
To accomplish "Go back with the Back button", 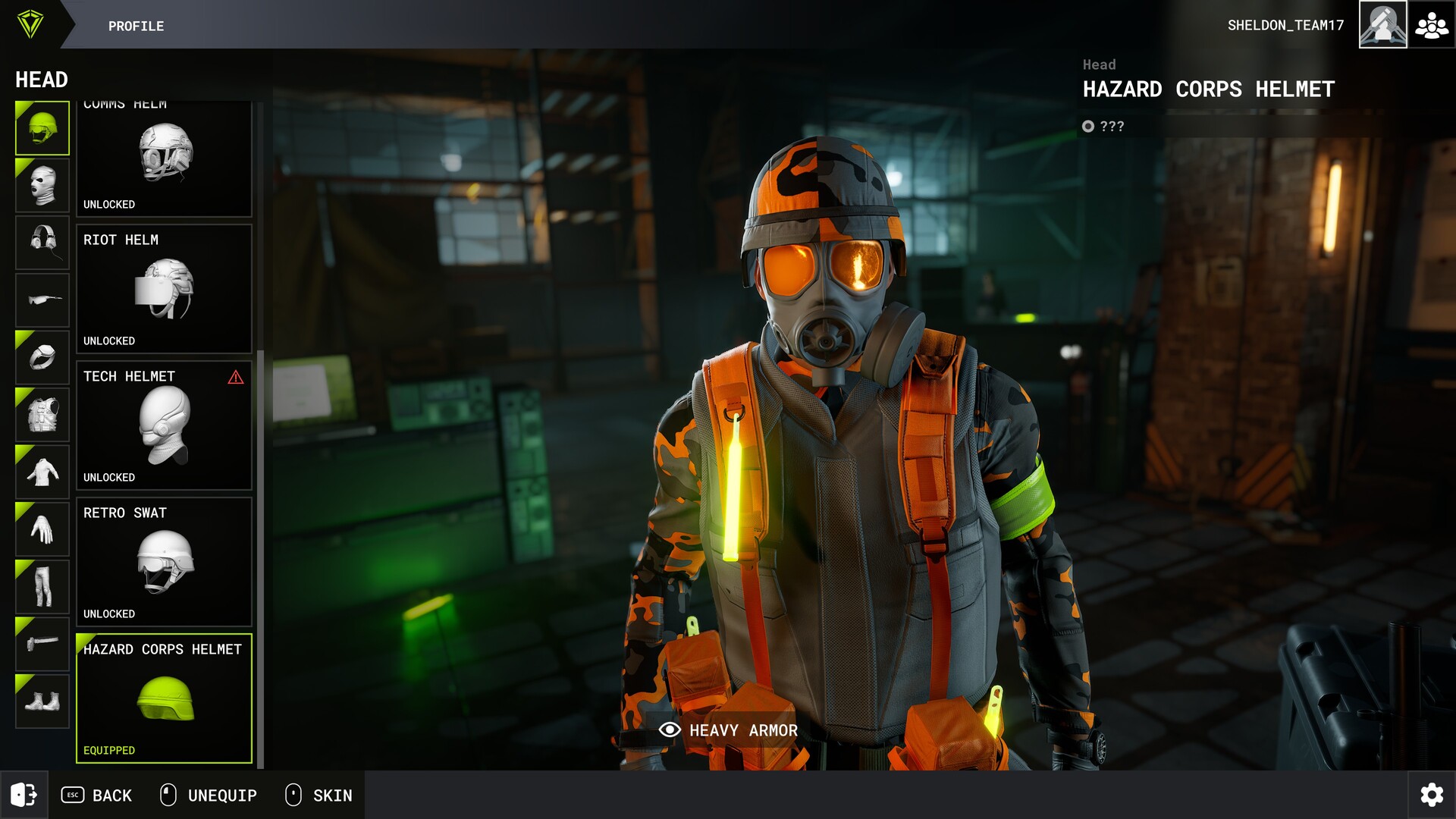I will click(96, 795).
